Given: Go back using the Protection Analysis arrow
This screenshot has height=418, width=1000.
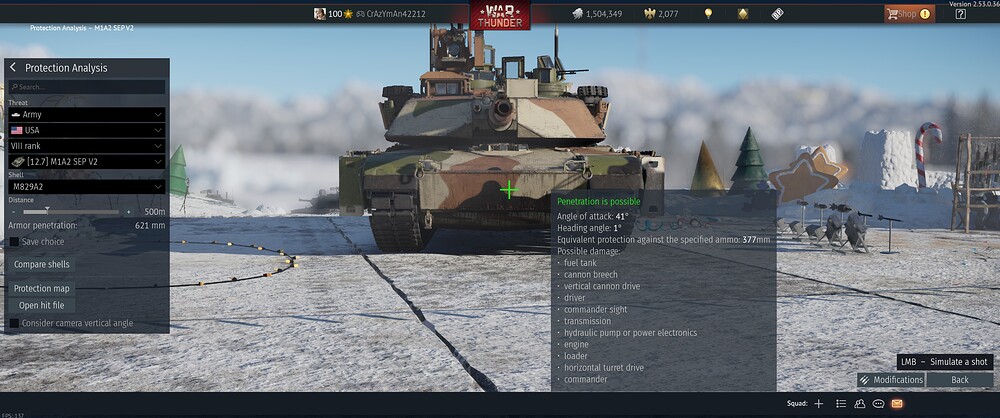Looking at the screenshot, I should click(x=13, y=68).
